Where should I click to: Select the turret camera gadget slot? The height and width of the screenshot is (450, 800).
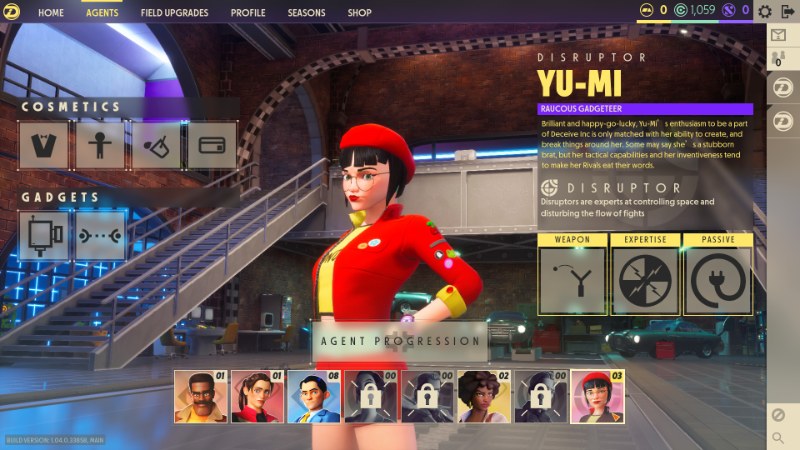[x=45, y=235]
